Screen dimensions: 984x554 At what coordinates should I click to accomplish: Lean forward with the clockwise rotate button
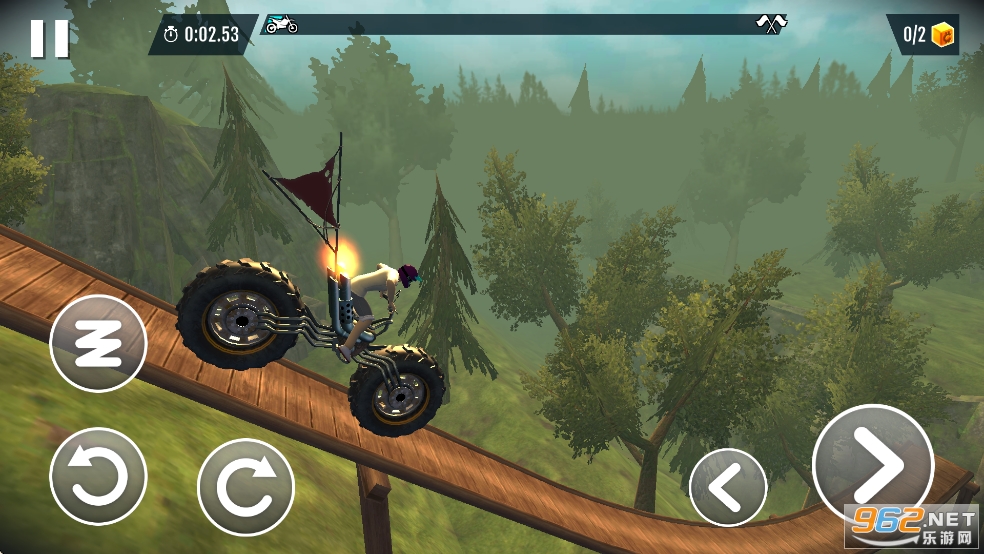click(x=246, y=487)
